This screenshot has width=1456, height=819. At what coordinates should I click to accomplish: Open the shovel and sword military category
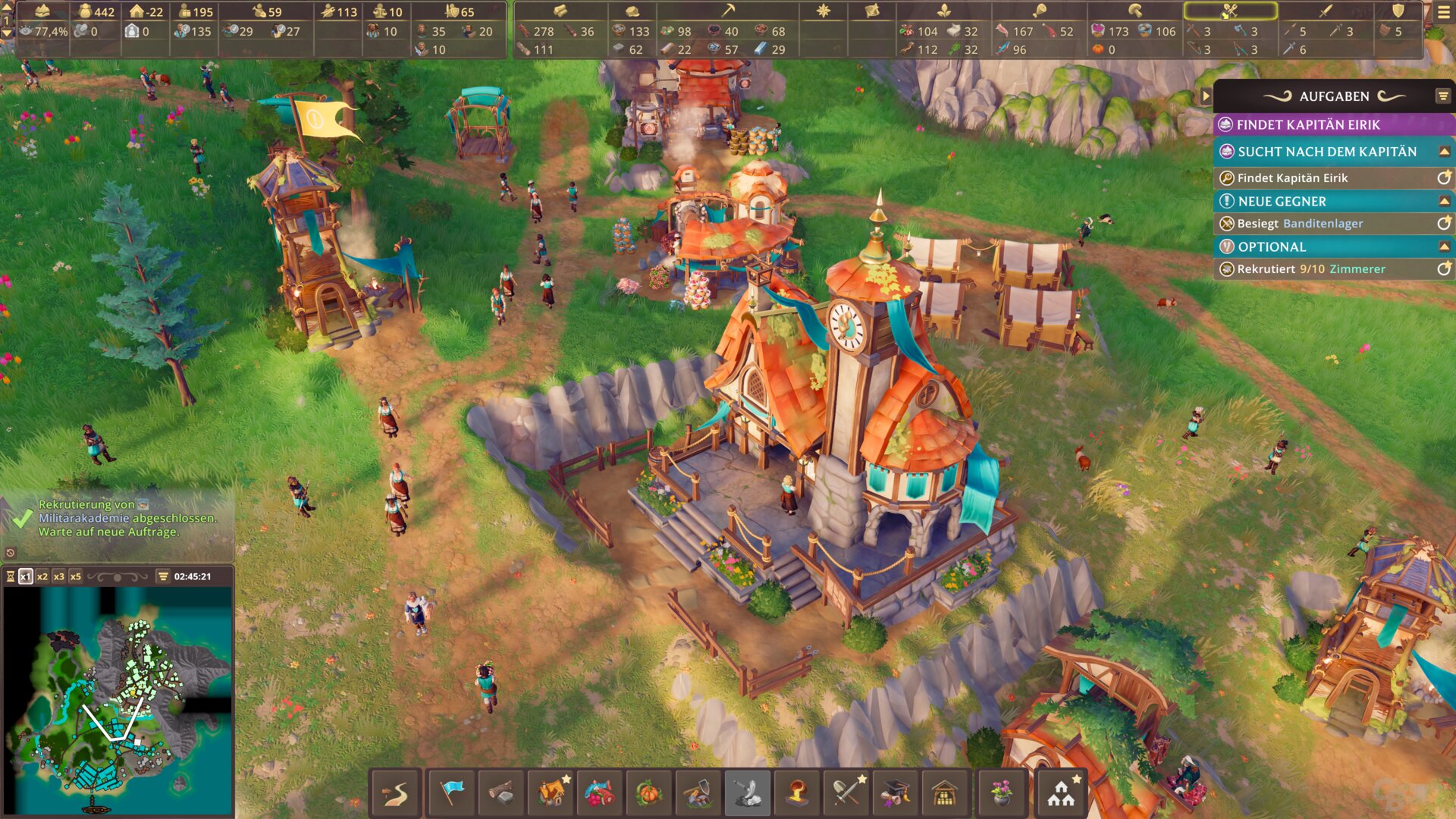846,793
